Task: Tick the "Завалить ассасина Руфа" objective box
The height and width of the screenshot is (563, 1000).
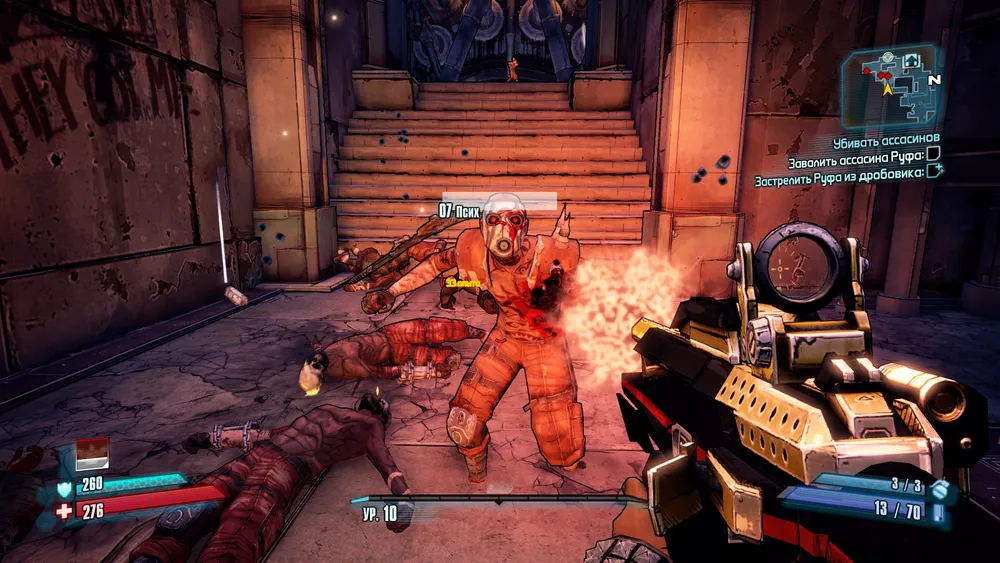Action: (x=933, y=154)
